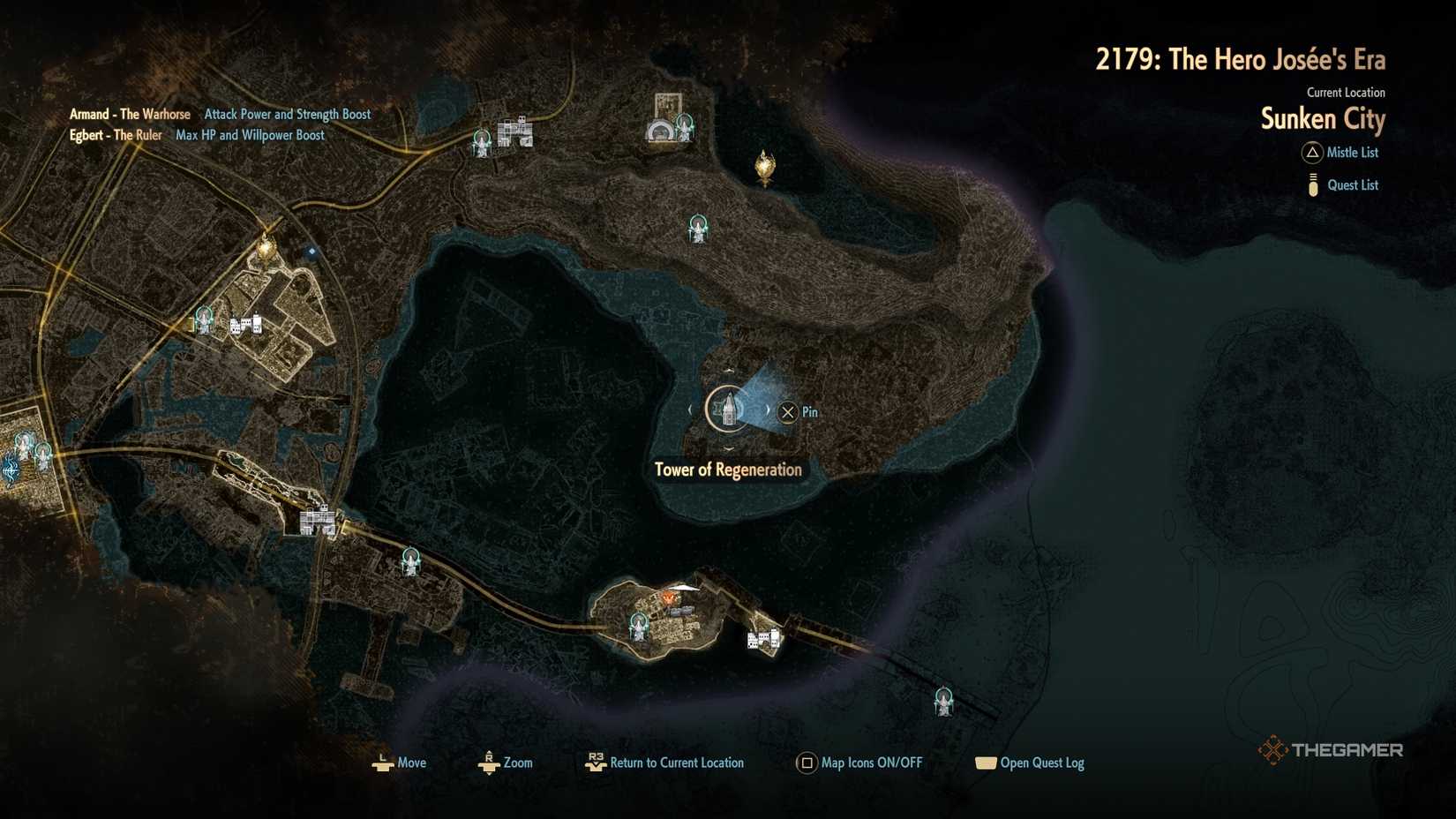Click the L-stick Move icon in the bottom bar
This screenshot has height=819, width=1456.
tap(383, 763)
